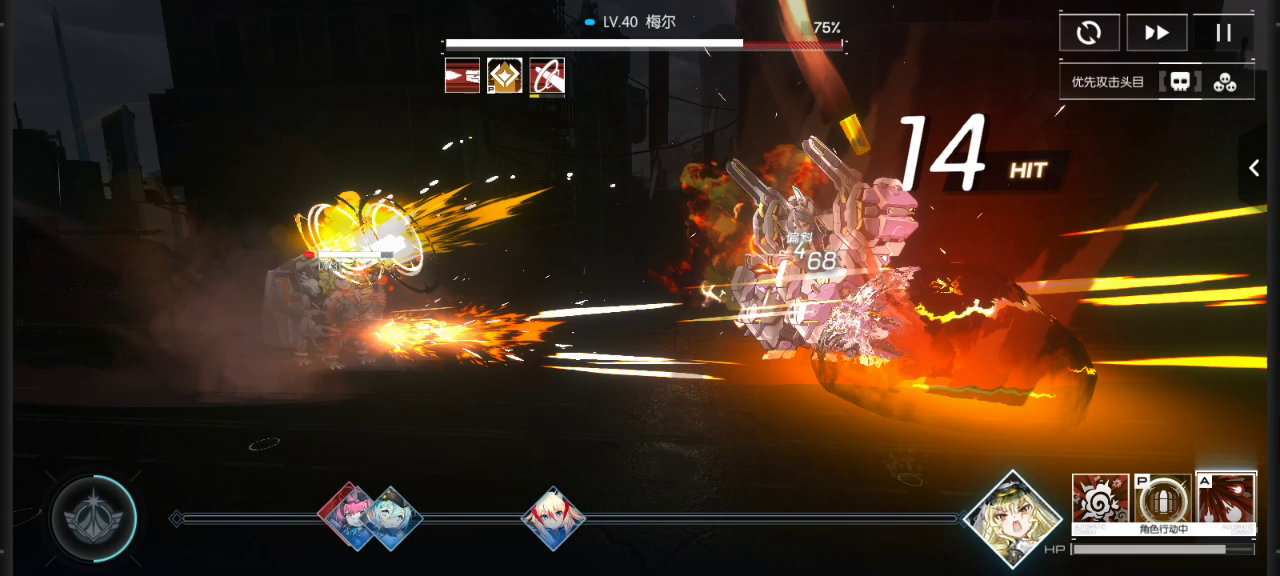
Task: Select the pink-haired character on the turn timeline
Action: (346, 514)
